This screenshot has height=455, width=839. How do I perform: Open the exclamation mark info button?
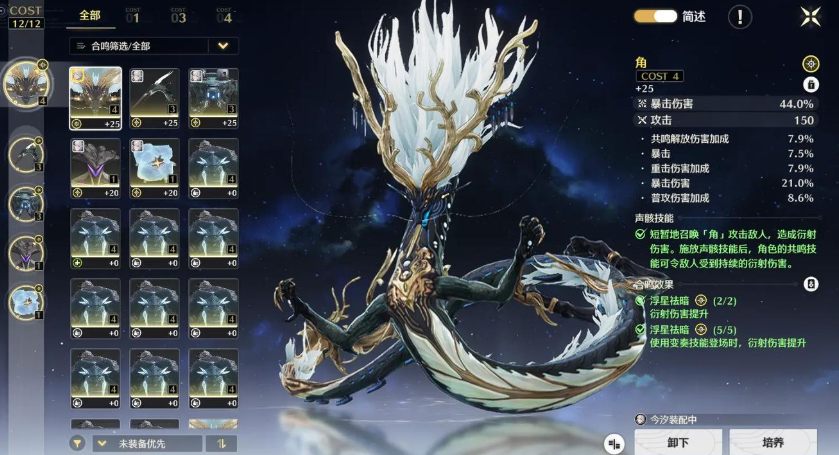click(740, 16)
